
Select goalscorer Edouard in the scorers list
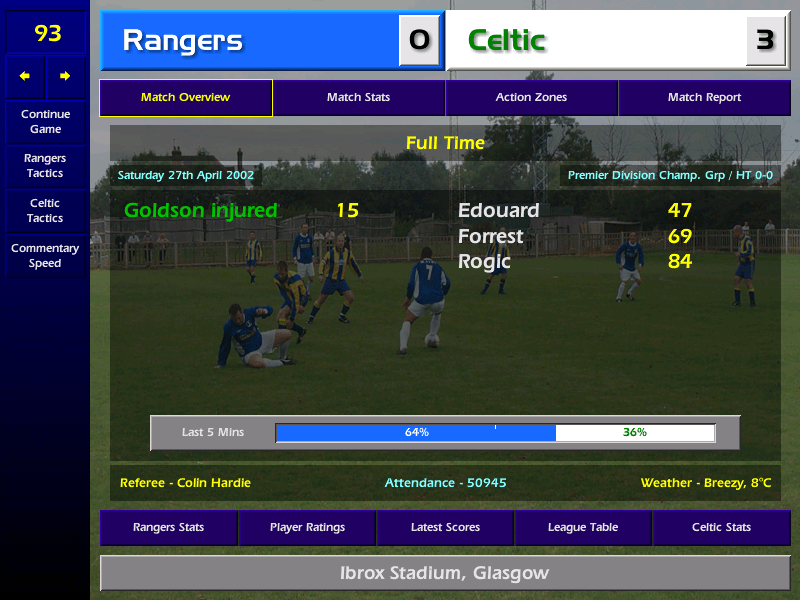tap(498, 211)
